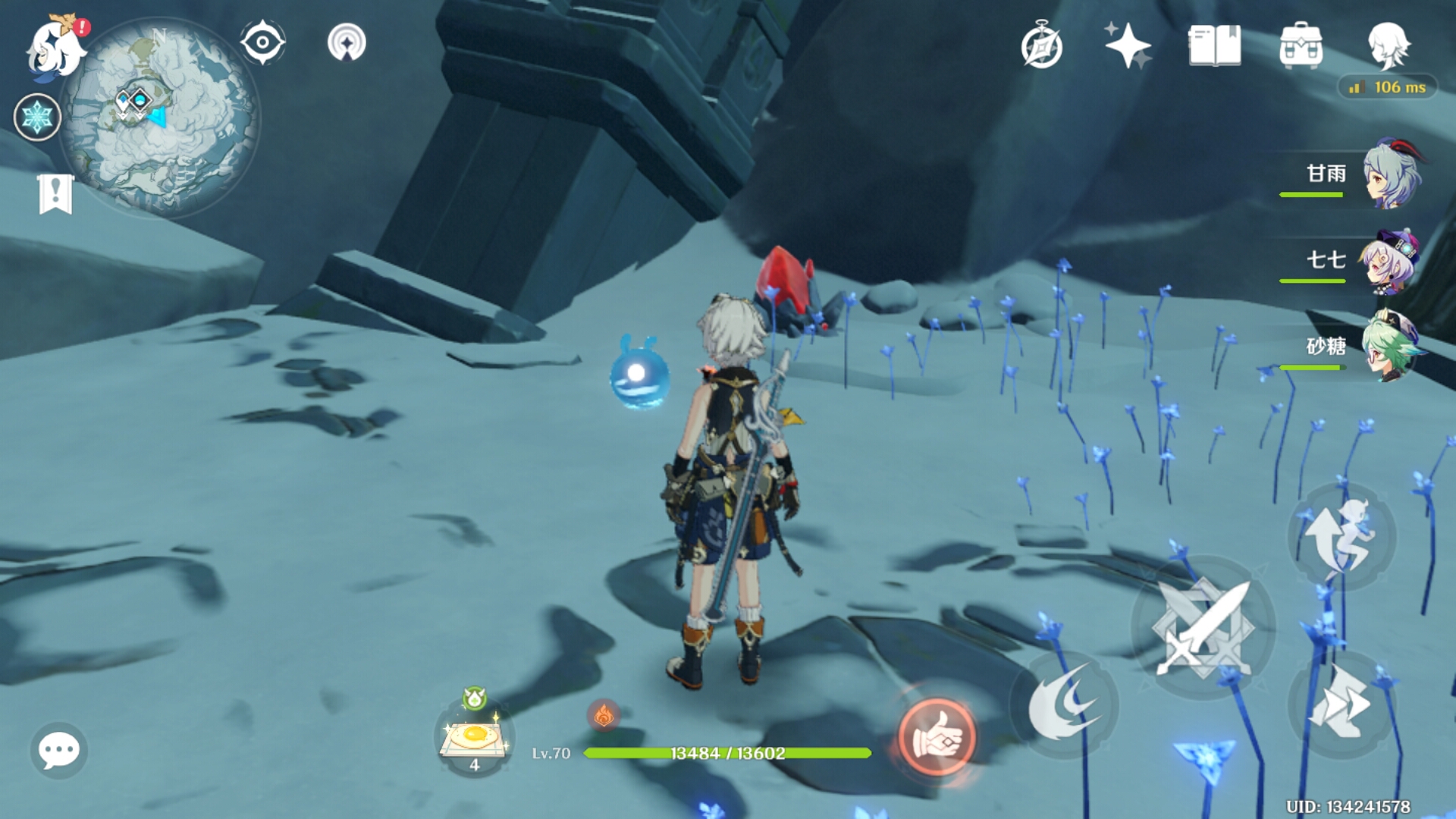Tap the sword normal attack button
Image resolution: width=1456 pixels, height=819 pixels.
click(x=1203, y=628)
